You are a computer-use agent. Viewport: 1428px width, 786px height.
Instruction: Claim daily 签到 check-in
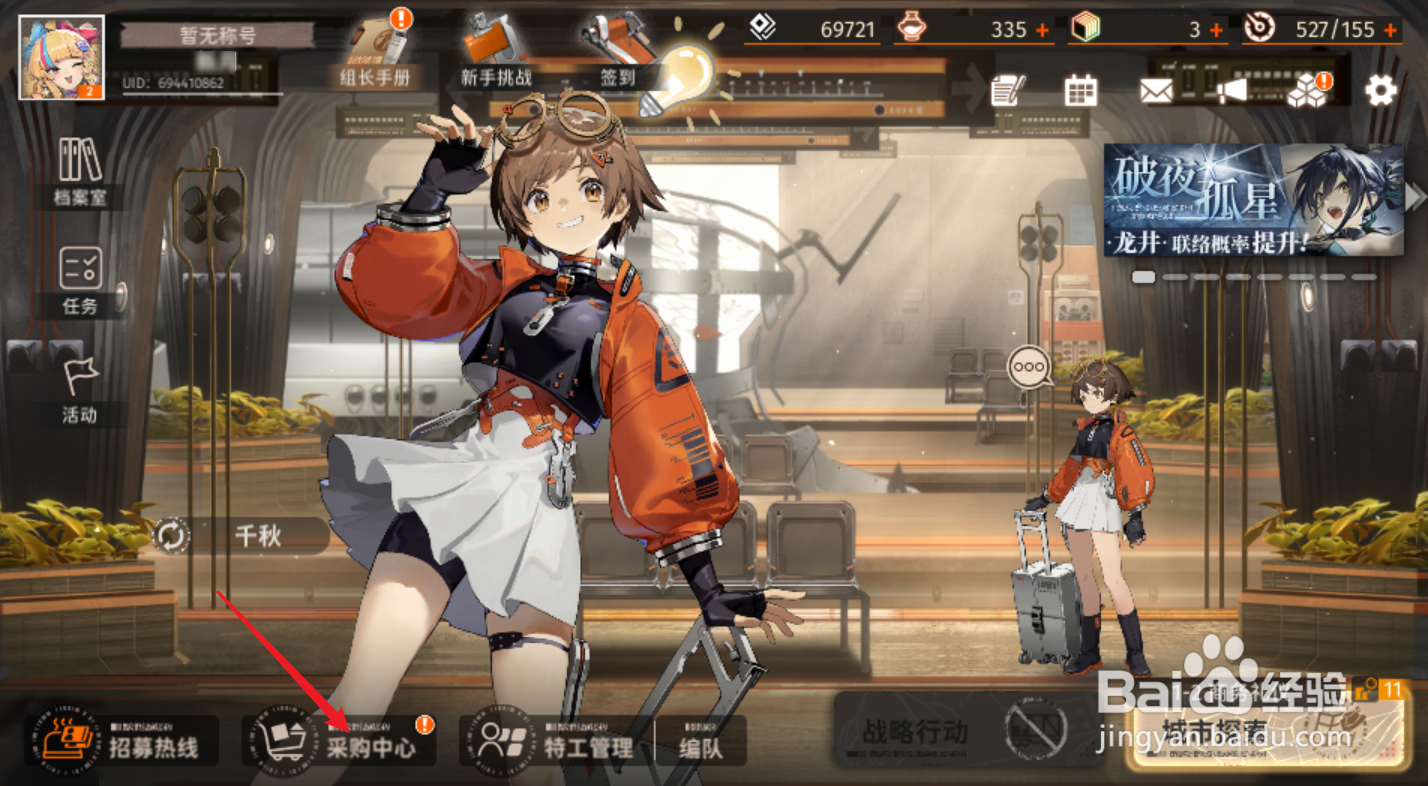coord(617,52)
